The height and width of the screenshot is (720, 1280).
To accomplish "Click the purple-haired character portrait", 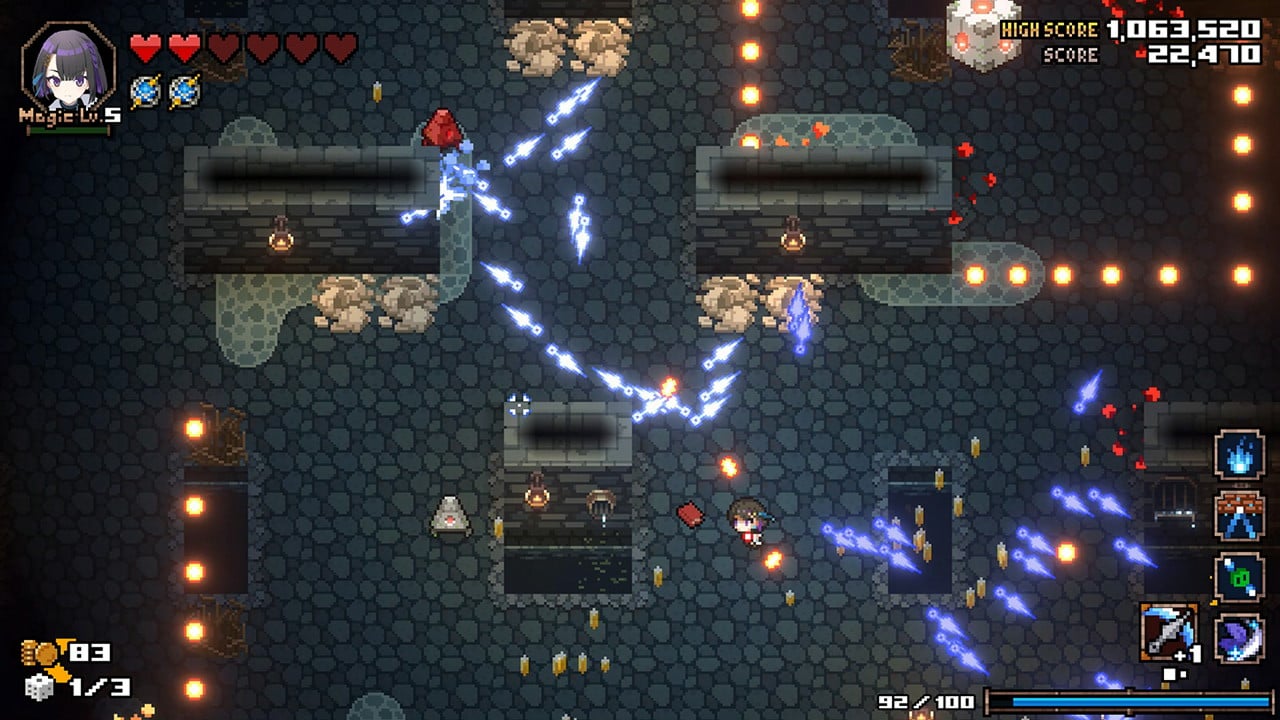I will click(x=67, y=68).
